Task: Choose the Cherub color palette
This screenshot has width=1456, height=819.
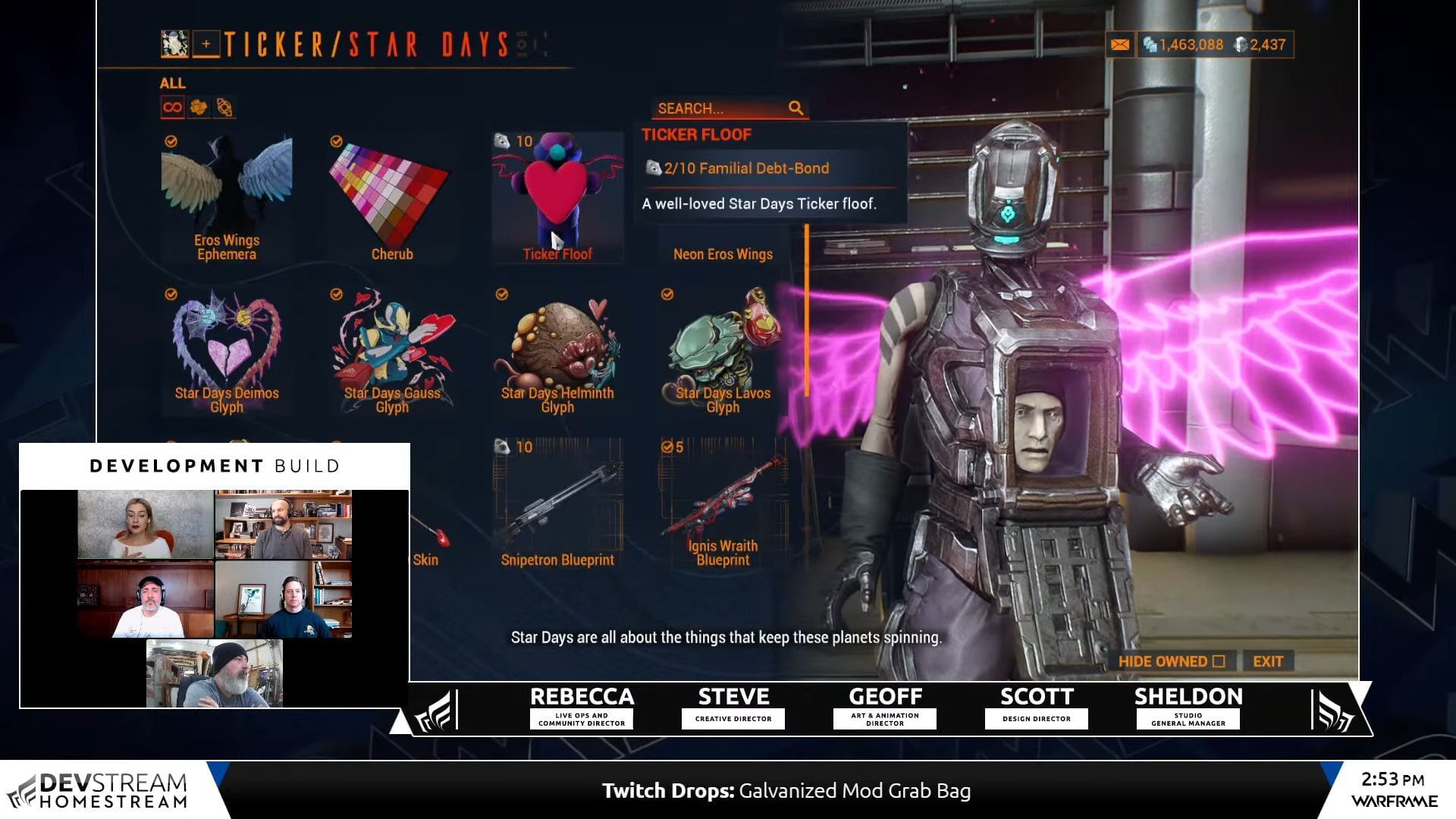Action: (391, 197)
